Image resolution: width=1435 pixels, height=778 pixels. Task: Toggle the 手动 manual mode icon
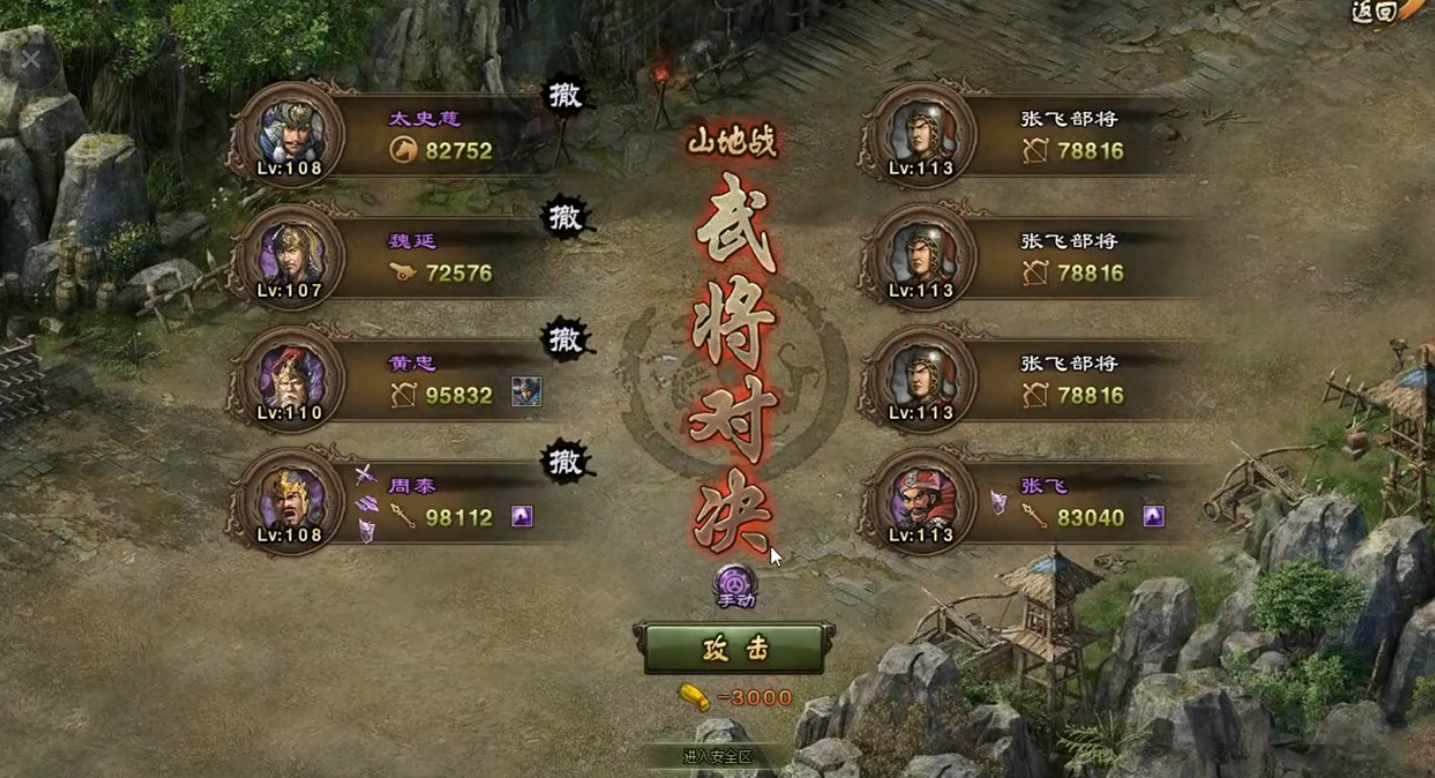734,586
